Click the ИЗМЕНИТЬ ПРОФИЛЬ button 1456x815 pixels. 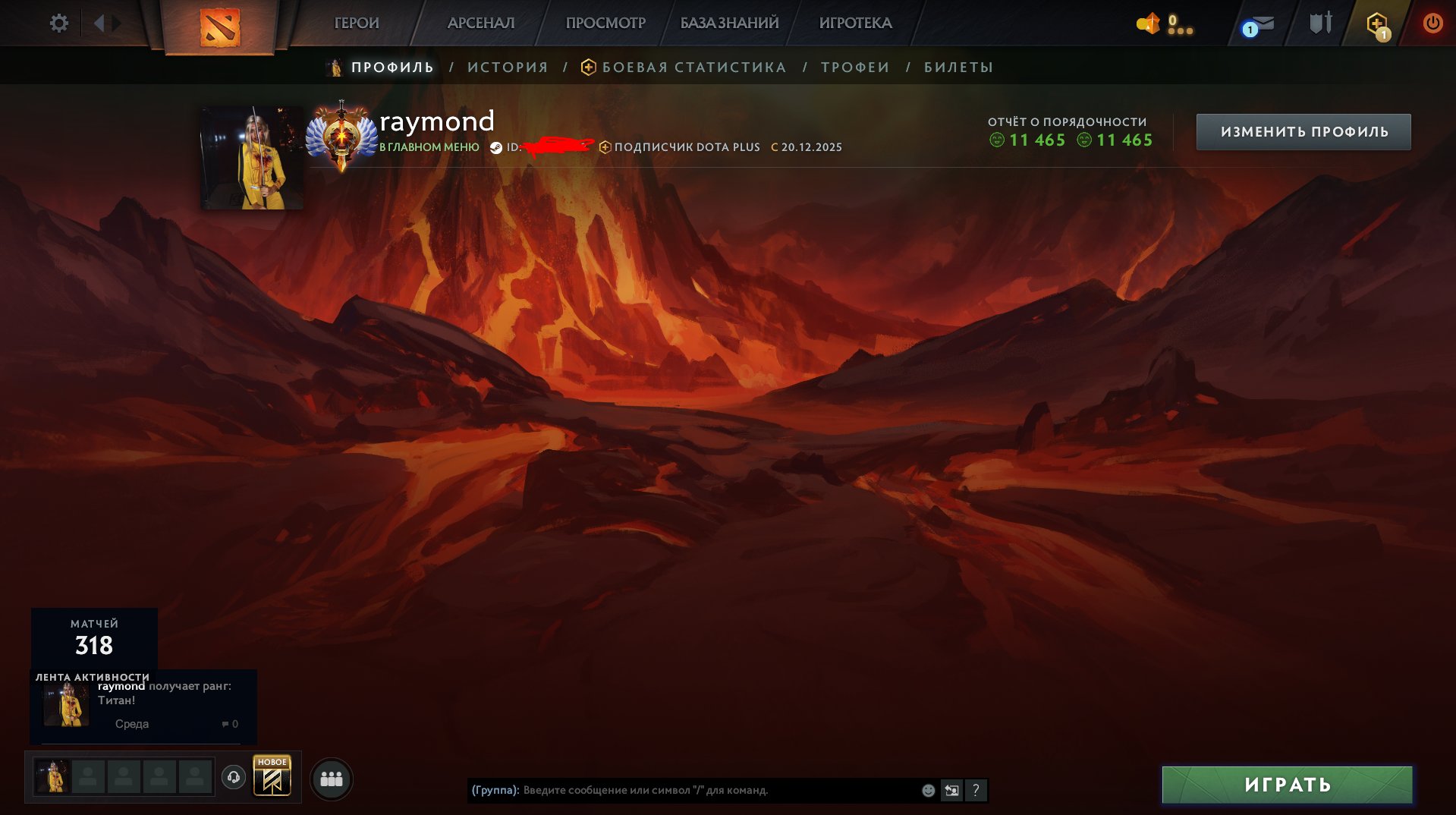[1302, 131]
